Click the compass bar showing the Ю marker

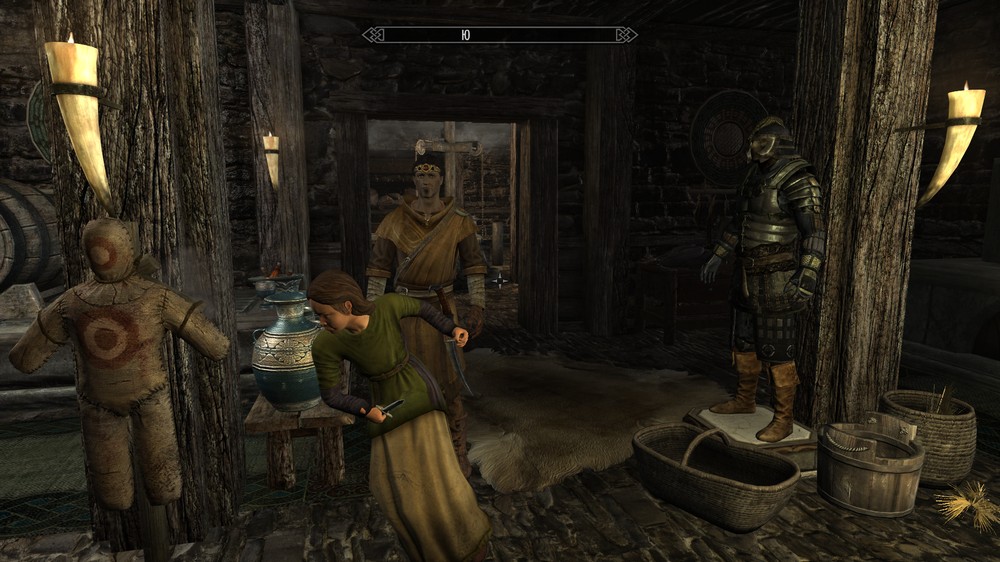point(499,35)
